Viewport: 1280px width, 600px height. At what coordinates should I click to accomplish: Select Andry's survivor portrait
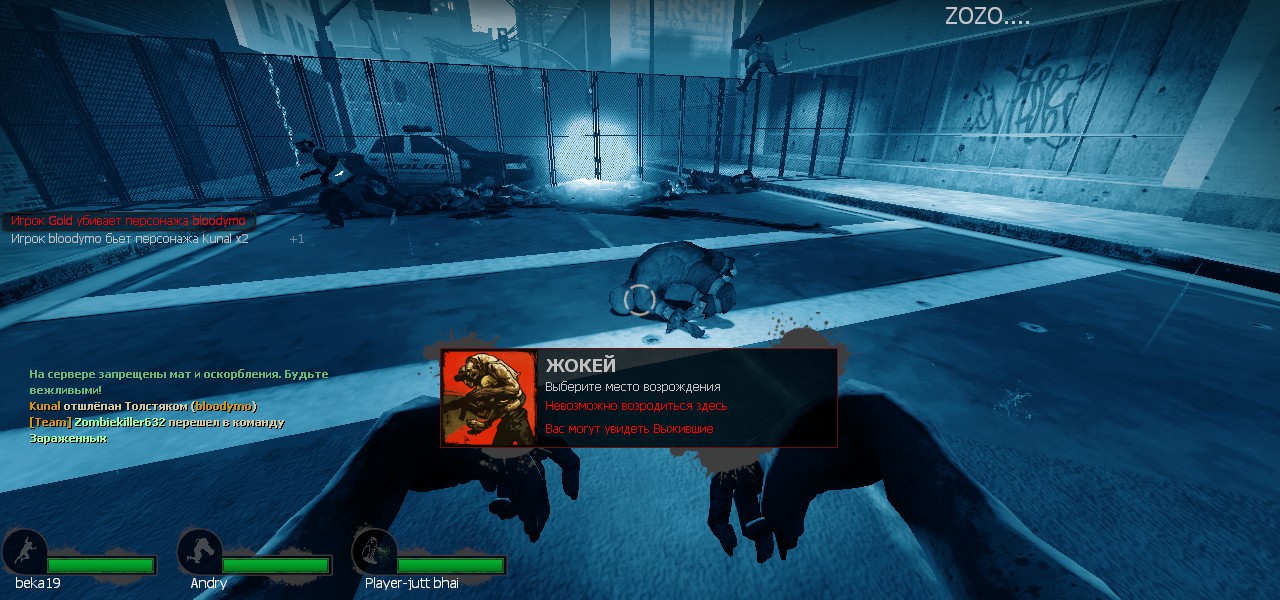click(x=199, y=552)
